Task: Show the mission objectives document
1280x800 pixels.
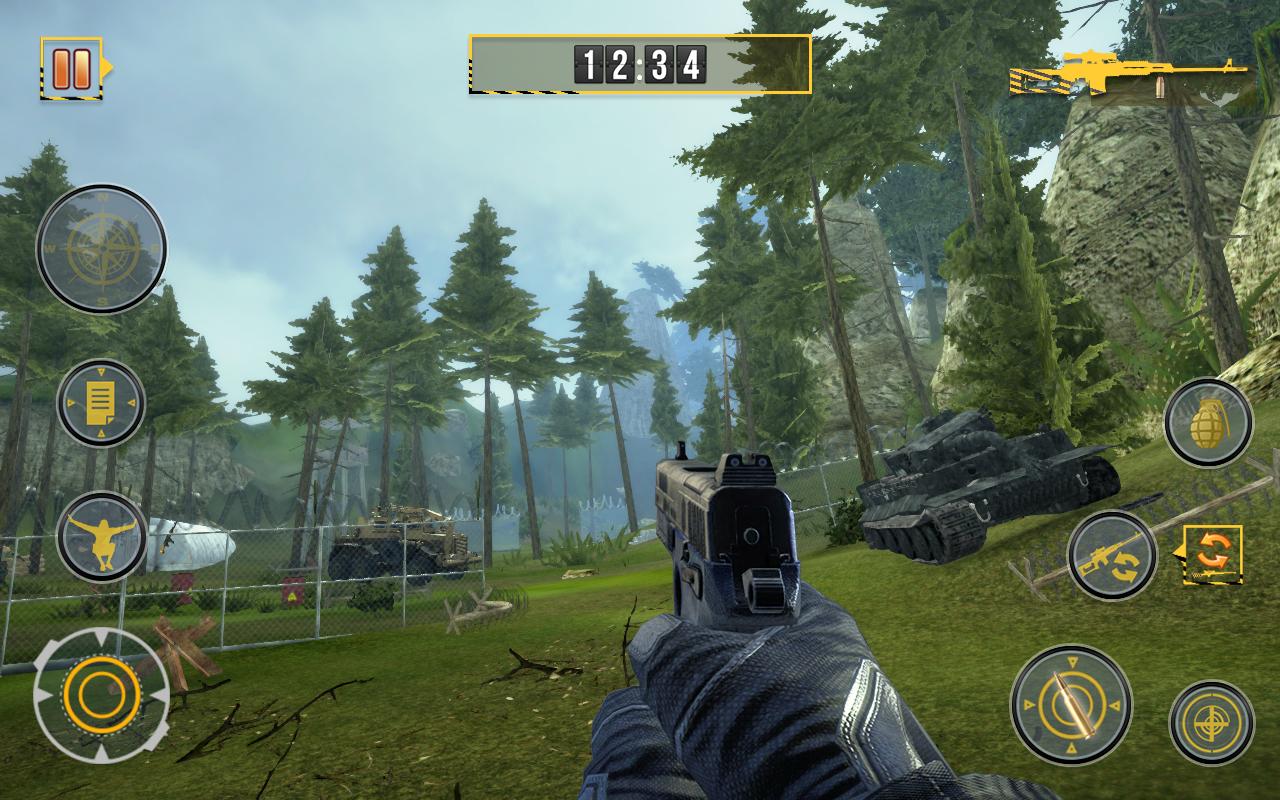Action: pyautogui.click(x=100, y=403)
